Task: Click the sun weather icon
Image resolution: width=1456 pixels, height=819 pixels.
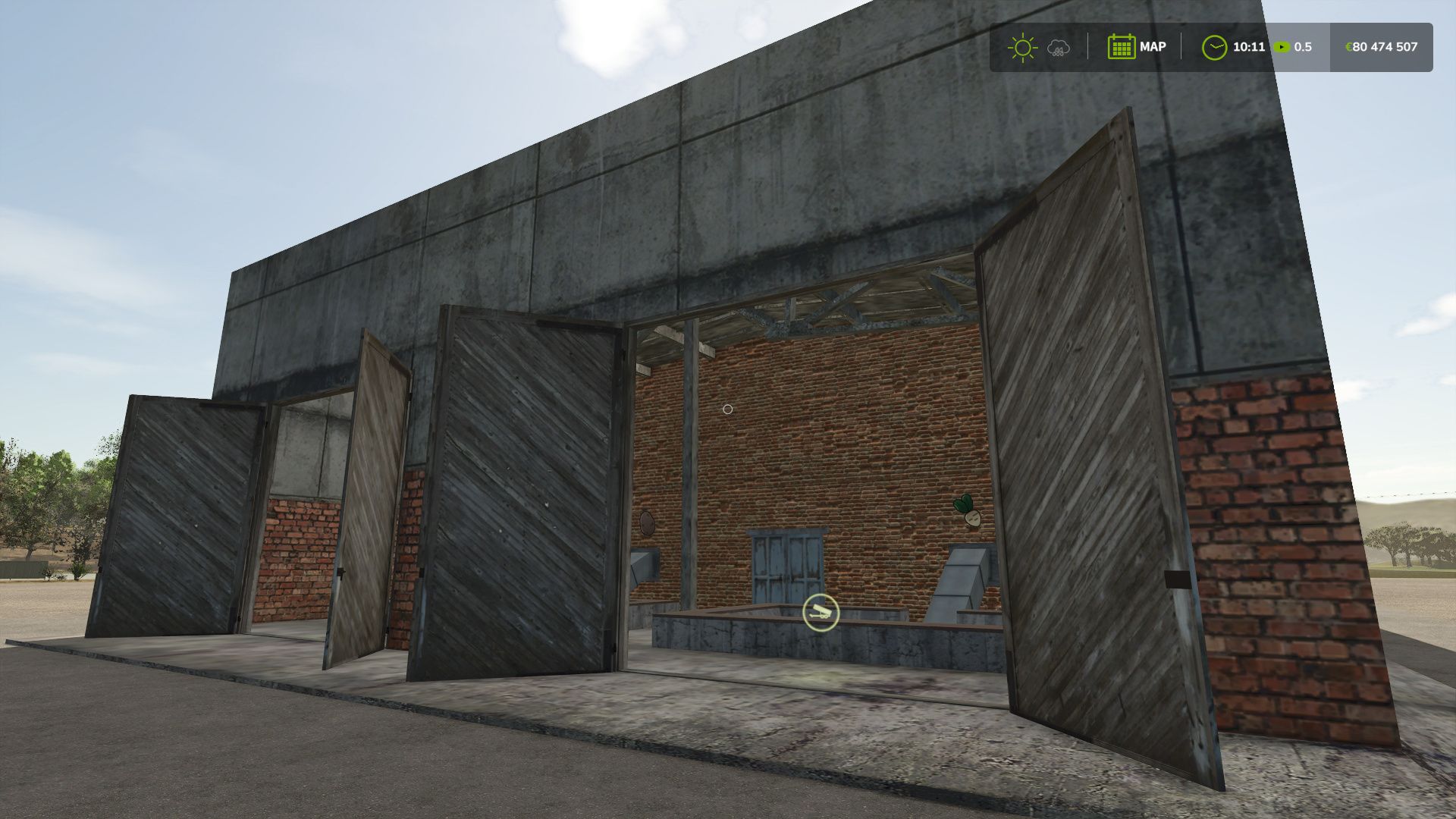Action: point(1021,48)
